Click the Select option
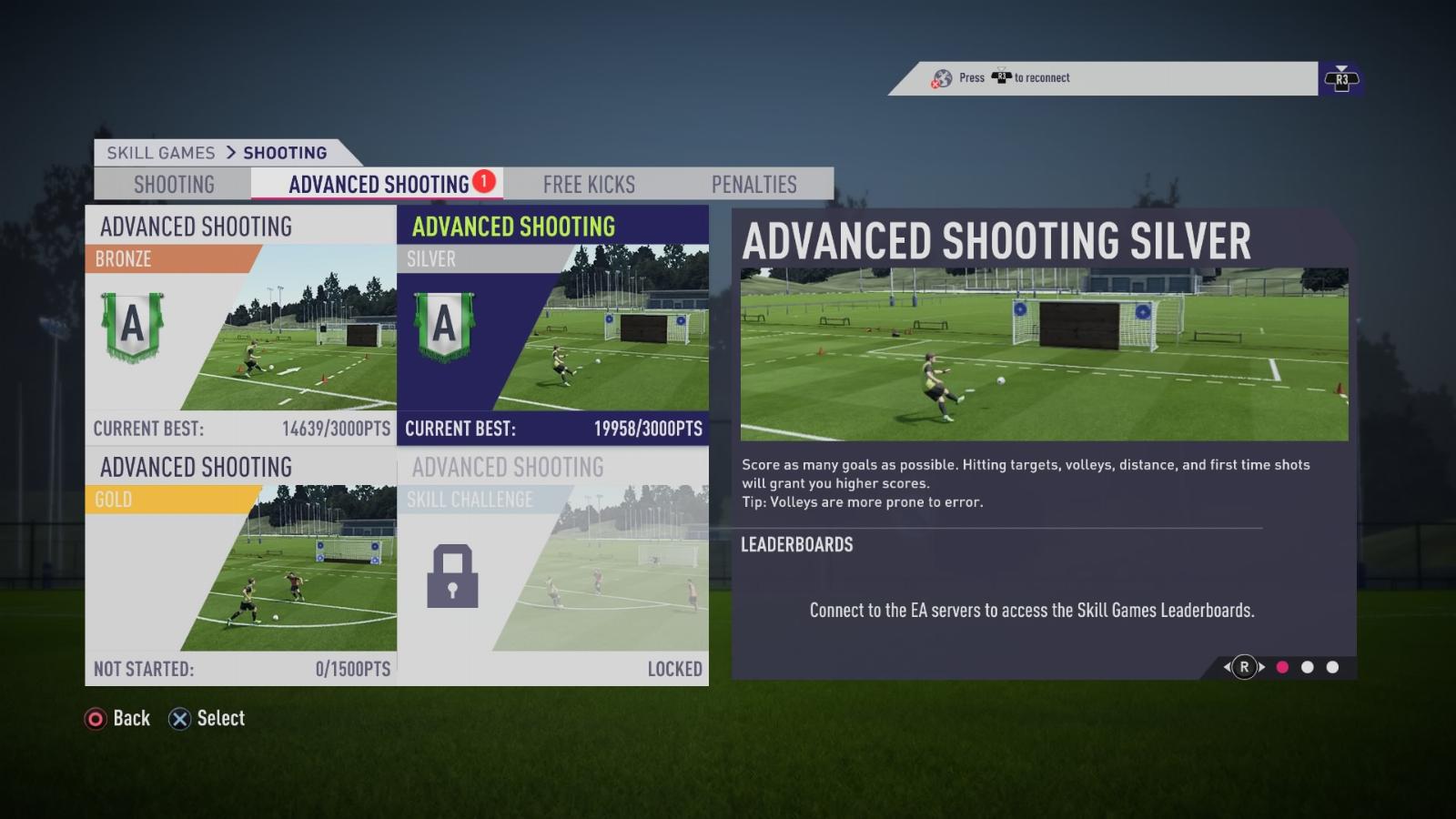1456x819 pixels. (207, 719)
